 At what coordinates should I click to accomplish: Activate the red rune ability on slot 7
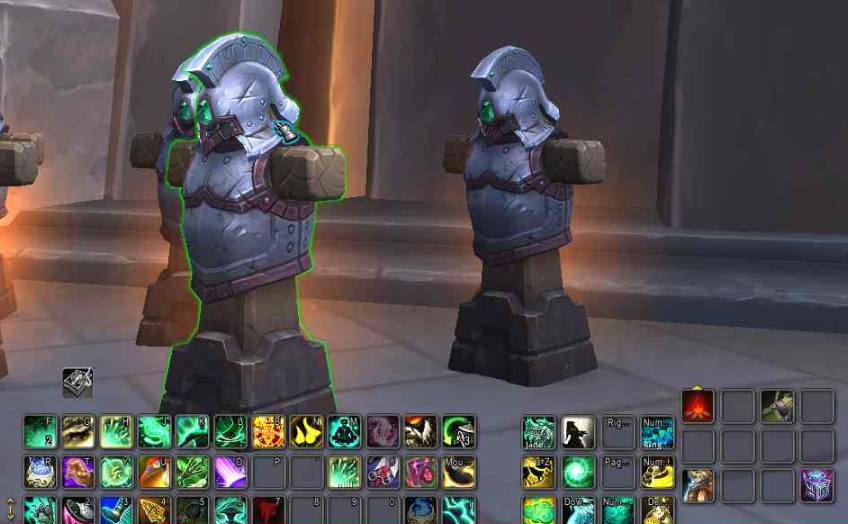tap(268, 510)
